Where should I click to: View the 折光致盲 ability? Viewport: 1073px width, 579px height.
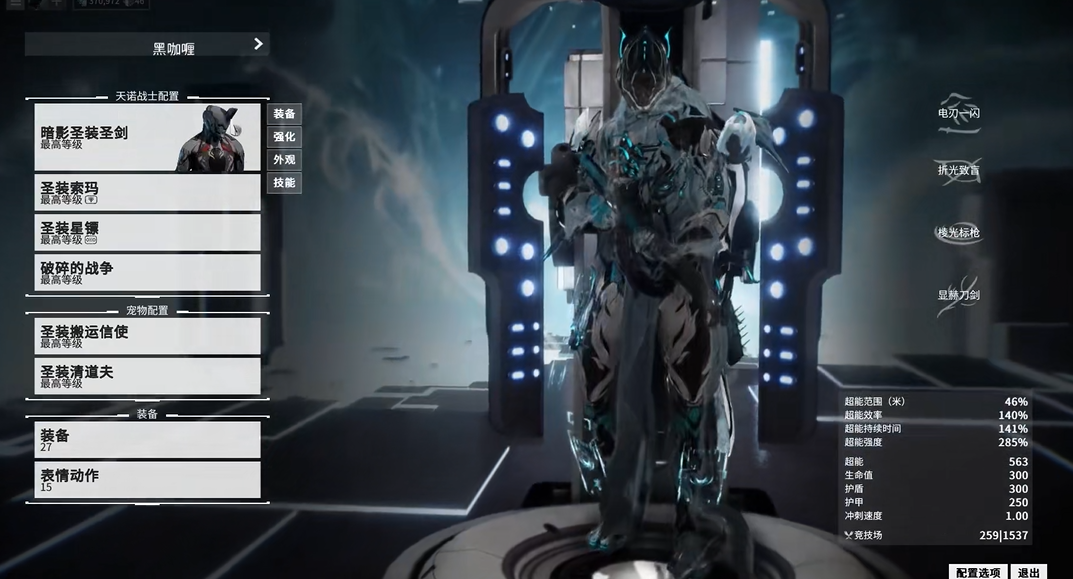point(958,170)
